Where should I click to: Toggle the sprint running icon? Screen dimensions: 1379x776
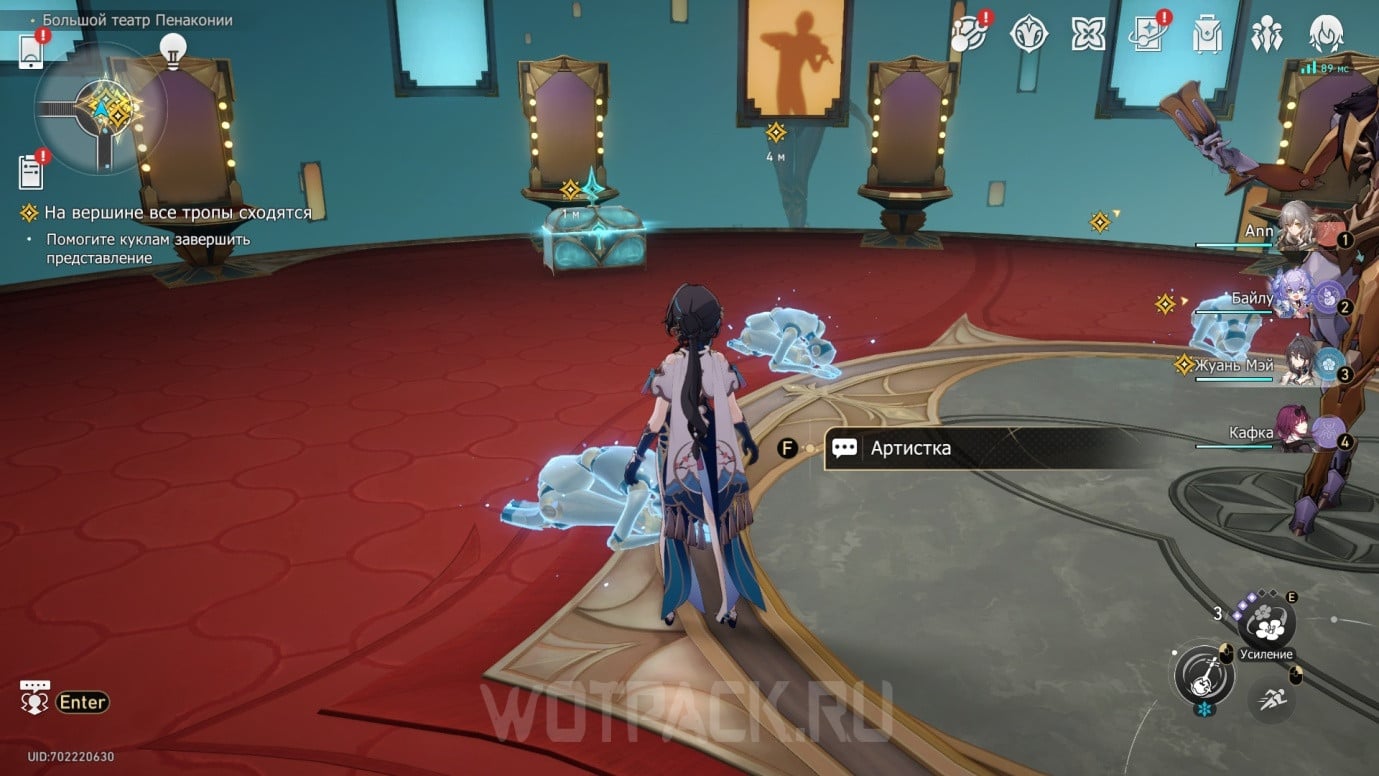tap(1272, 699)
